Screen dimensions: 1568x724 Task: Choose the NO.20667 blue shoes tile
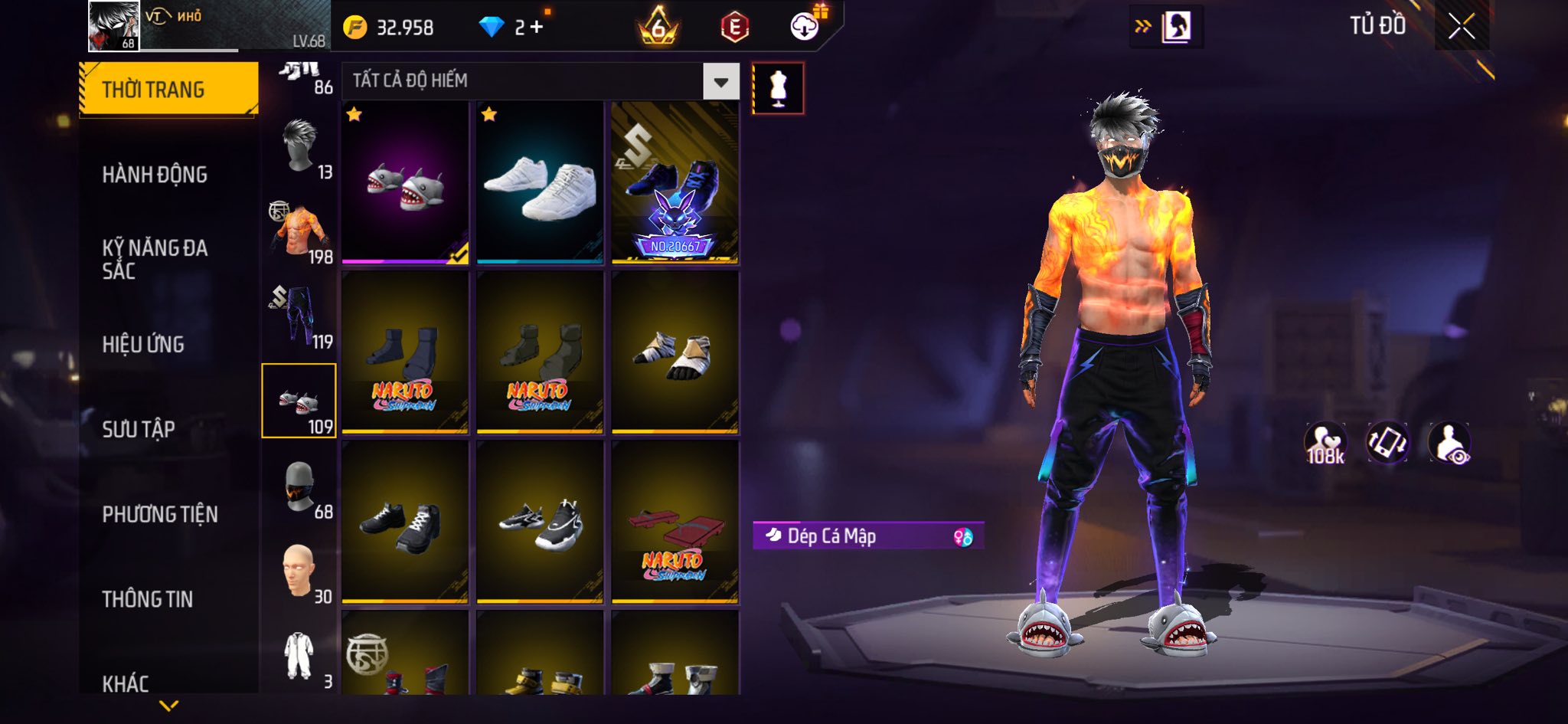coord(675,182)
